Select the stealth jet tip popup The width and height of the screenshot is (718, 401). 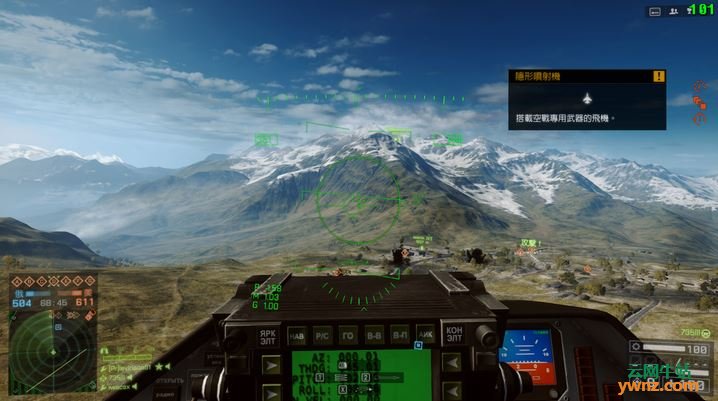click(587, 98)
